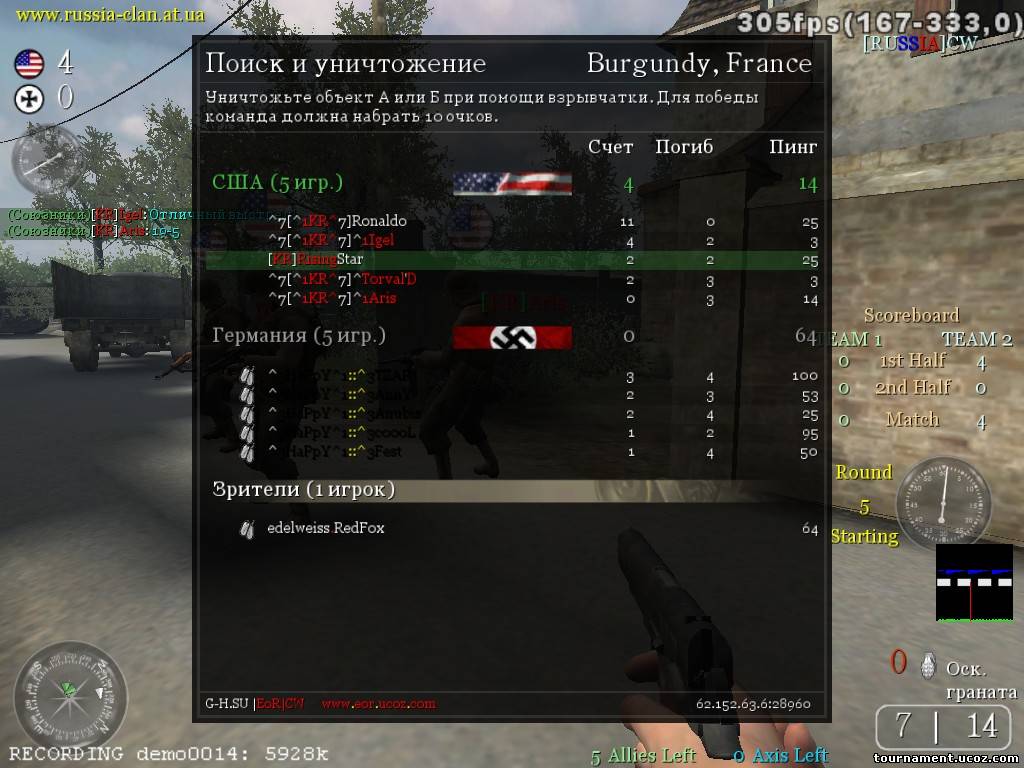Viewport: 1024px width, 768px height.
Task: Click the American flag team icon
Action: (x=29, y=65)
